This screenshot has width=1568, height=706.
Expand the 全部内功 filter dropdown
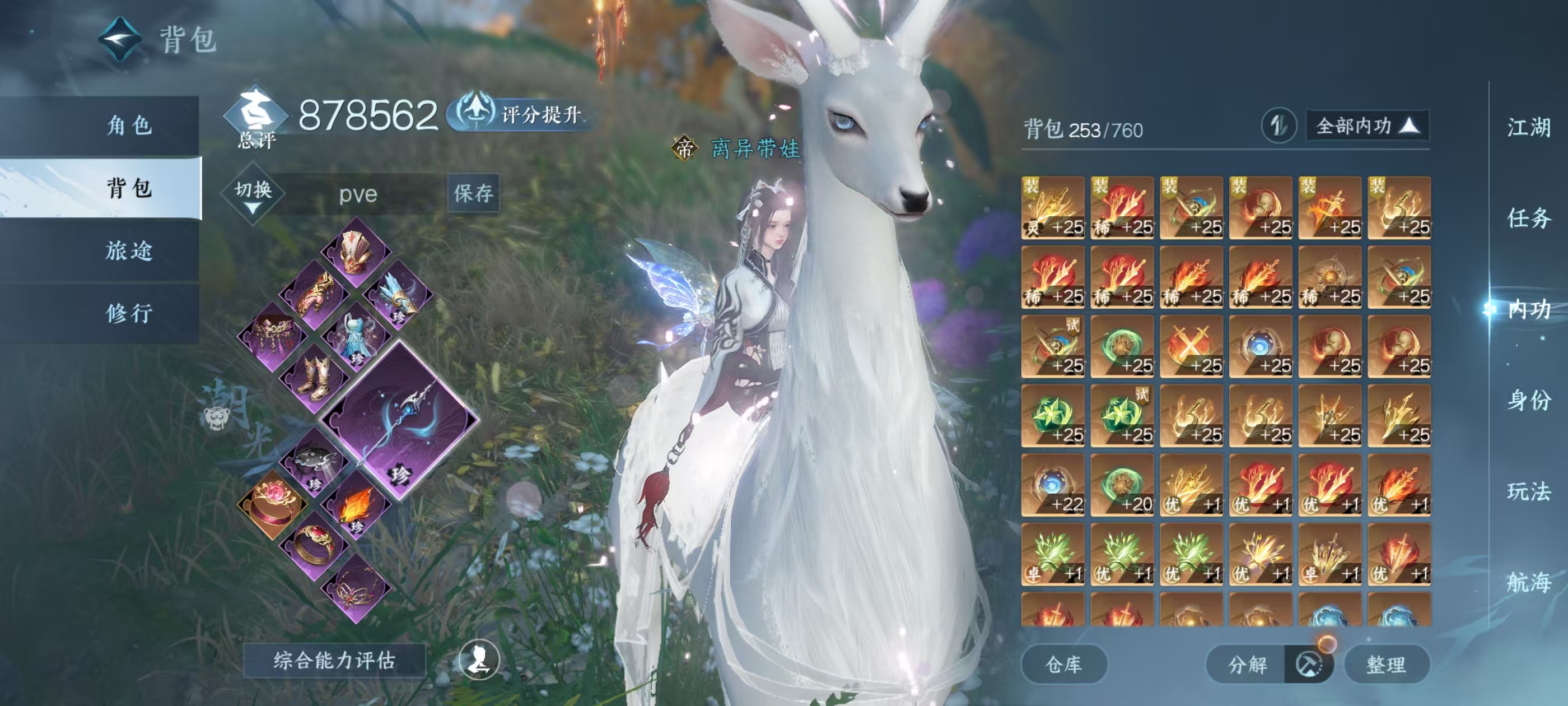[1367, 126]
